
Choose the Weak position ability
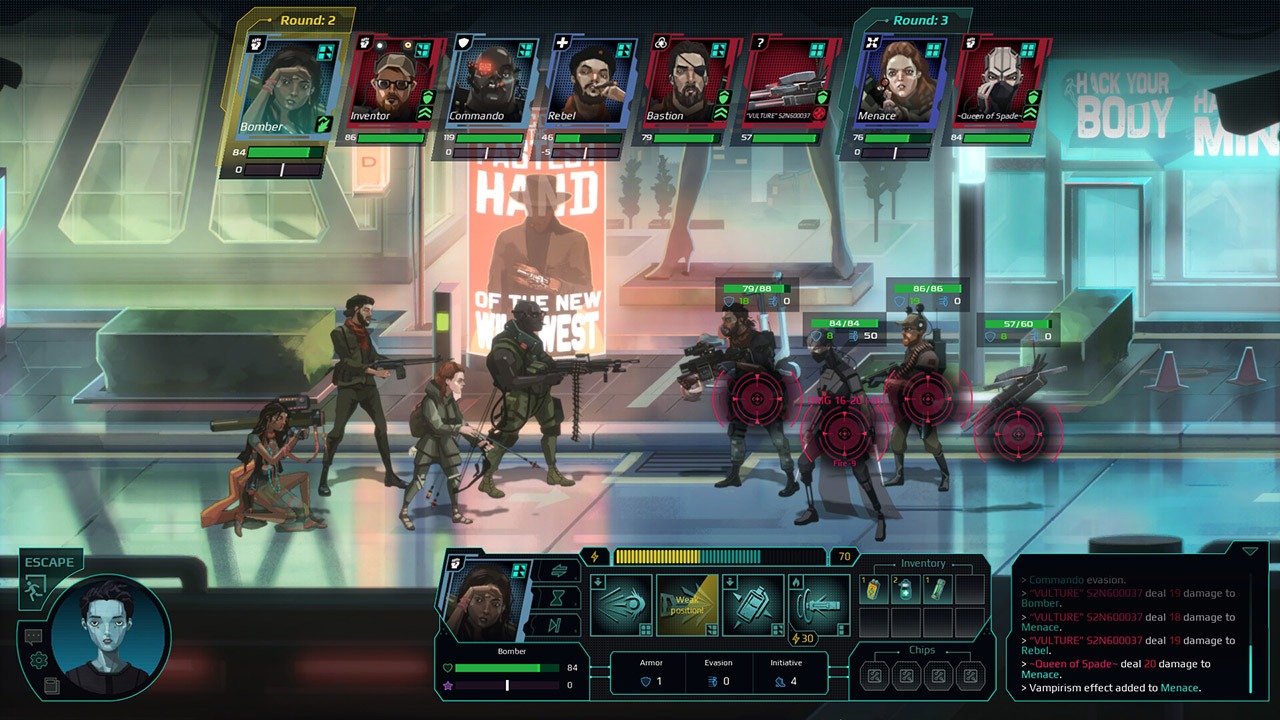pos(688,604)
